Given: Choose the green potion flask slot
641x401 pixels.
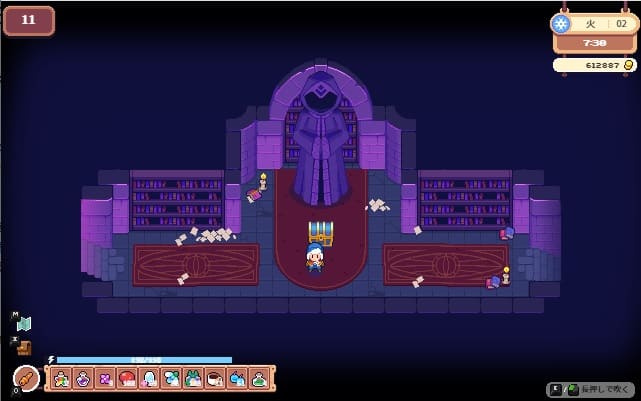Looking at the screenshot, I should pyautogui.click(x=259, y=378).
